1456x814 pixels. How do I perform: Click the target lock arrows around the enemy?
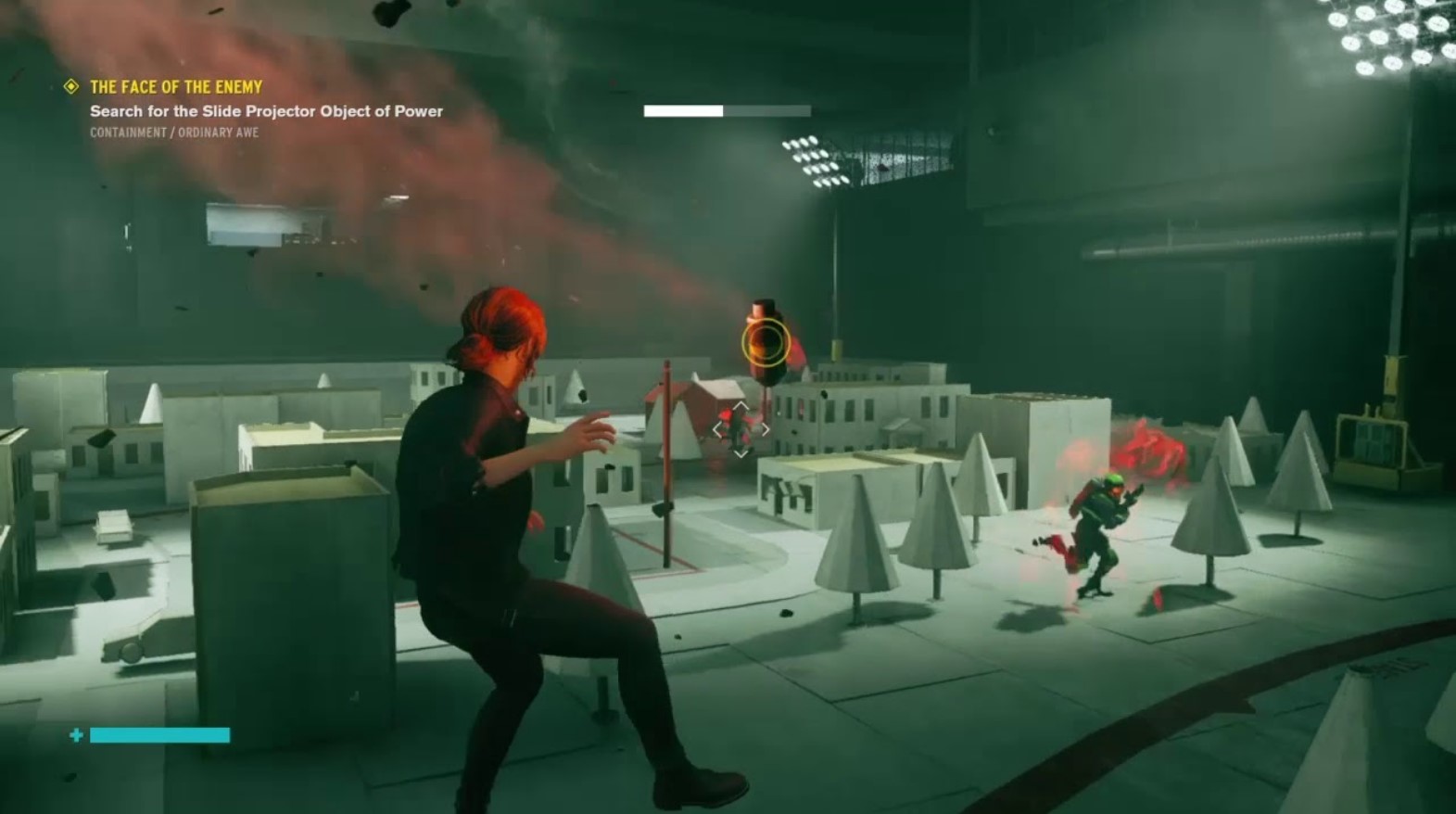click(742, 428)
